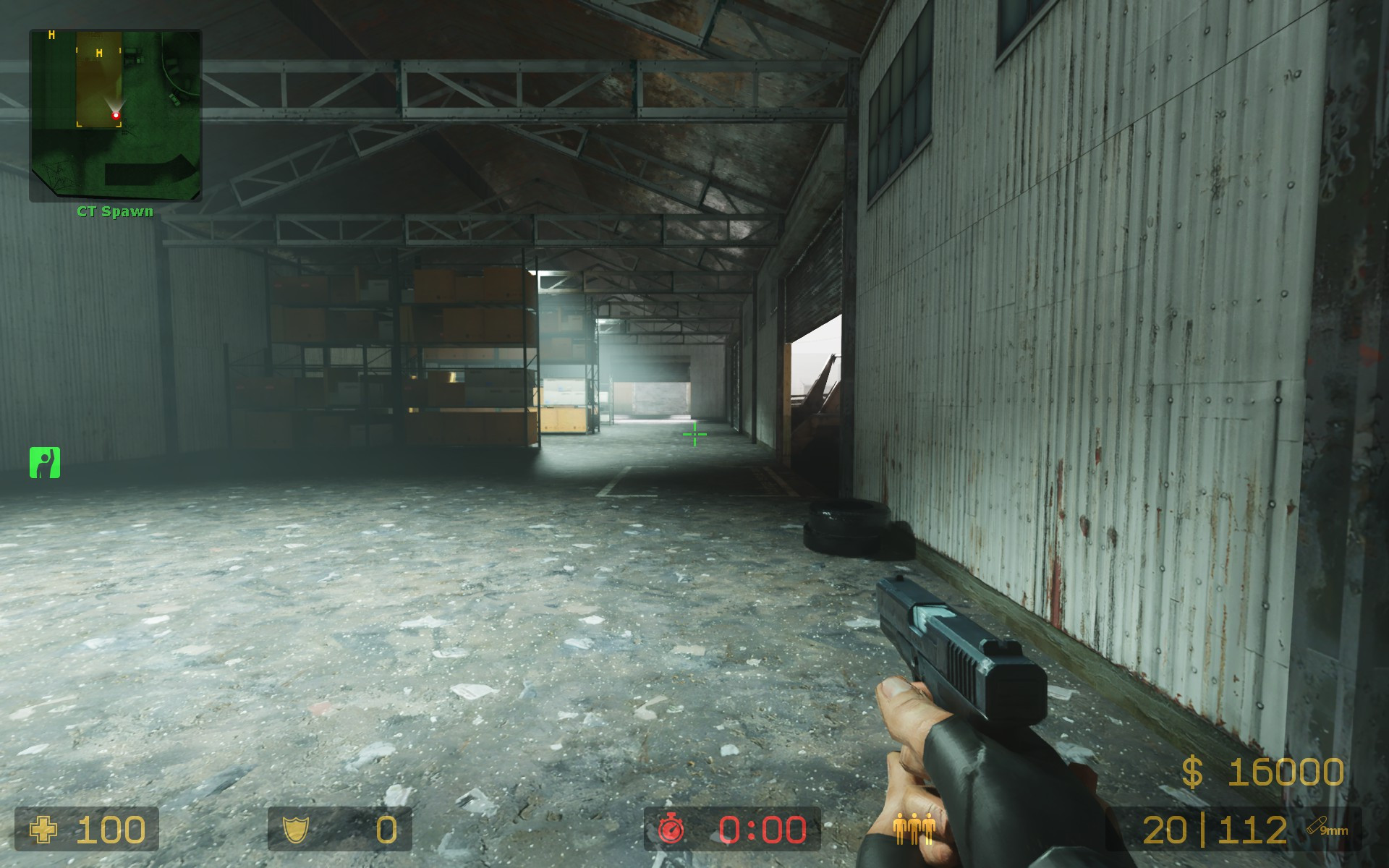Image resolution: width=1389 pixels, height=868 pixels.
Task: Click the CT Spawn location label
Action: point(114,211)
